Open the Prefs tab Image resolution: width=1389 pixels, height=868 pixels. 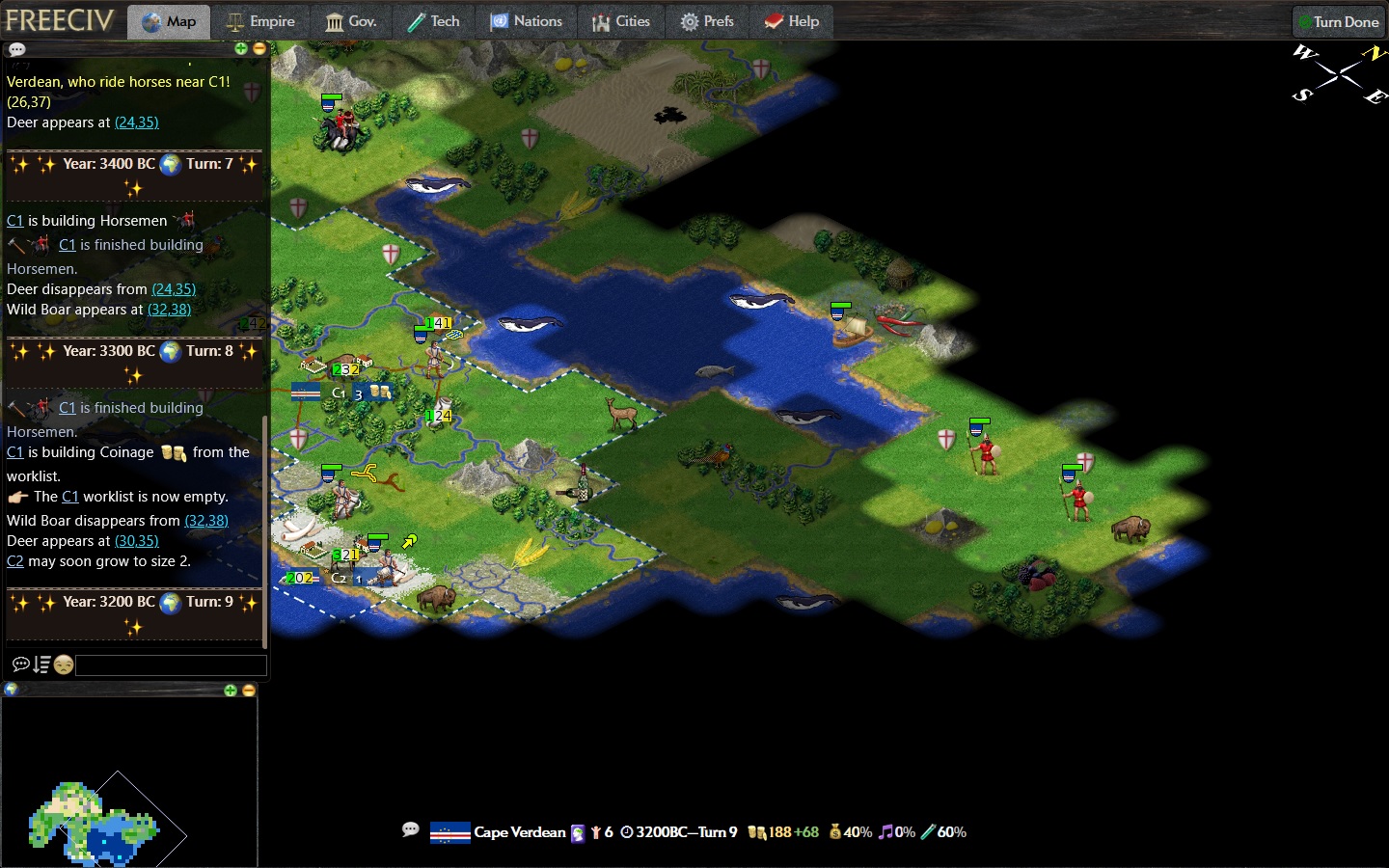tap(707, 21)
